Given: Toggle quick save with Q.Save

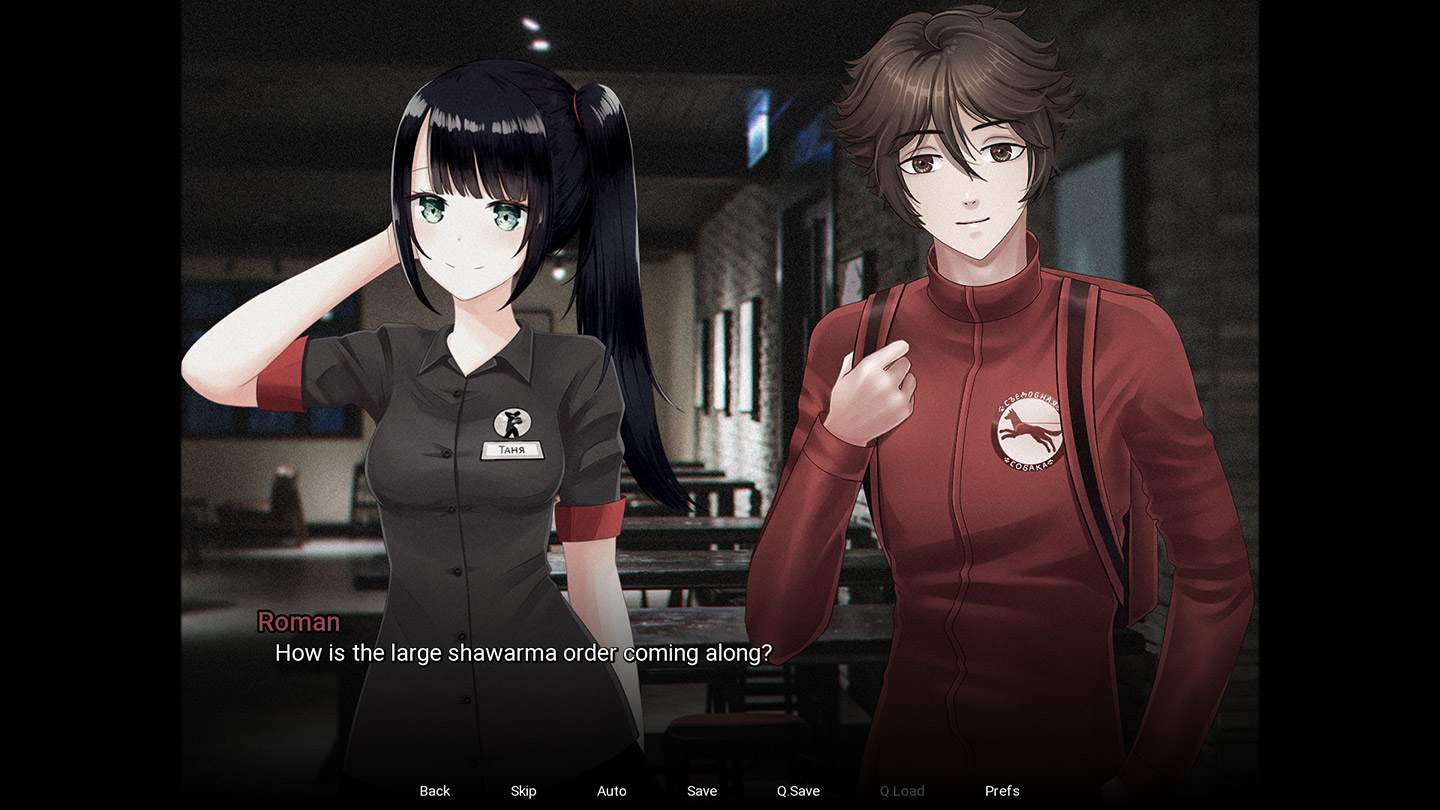Looking at the screenshot, I should [x=796, y=790].
